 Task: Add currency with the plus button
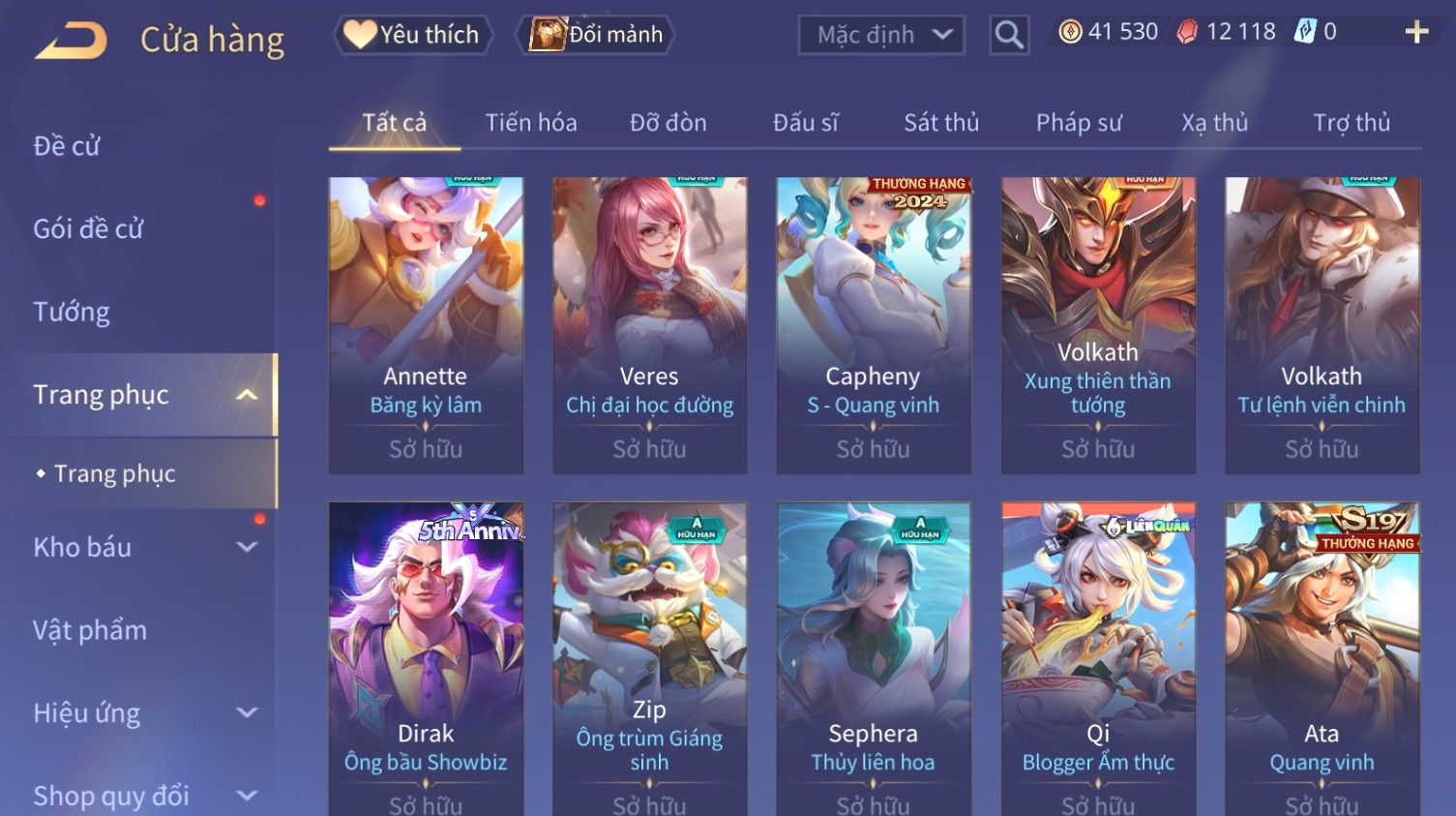click(x=1416, y=33)
